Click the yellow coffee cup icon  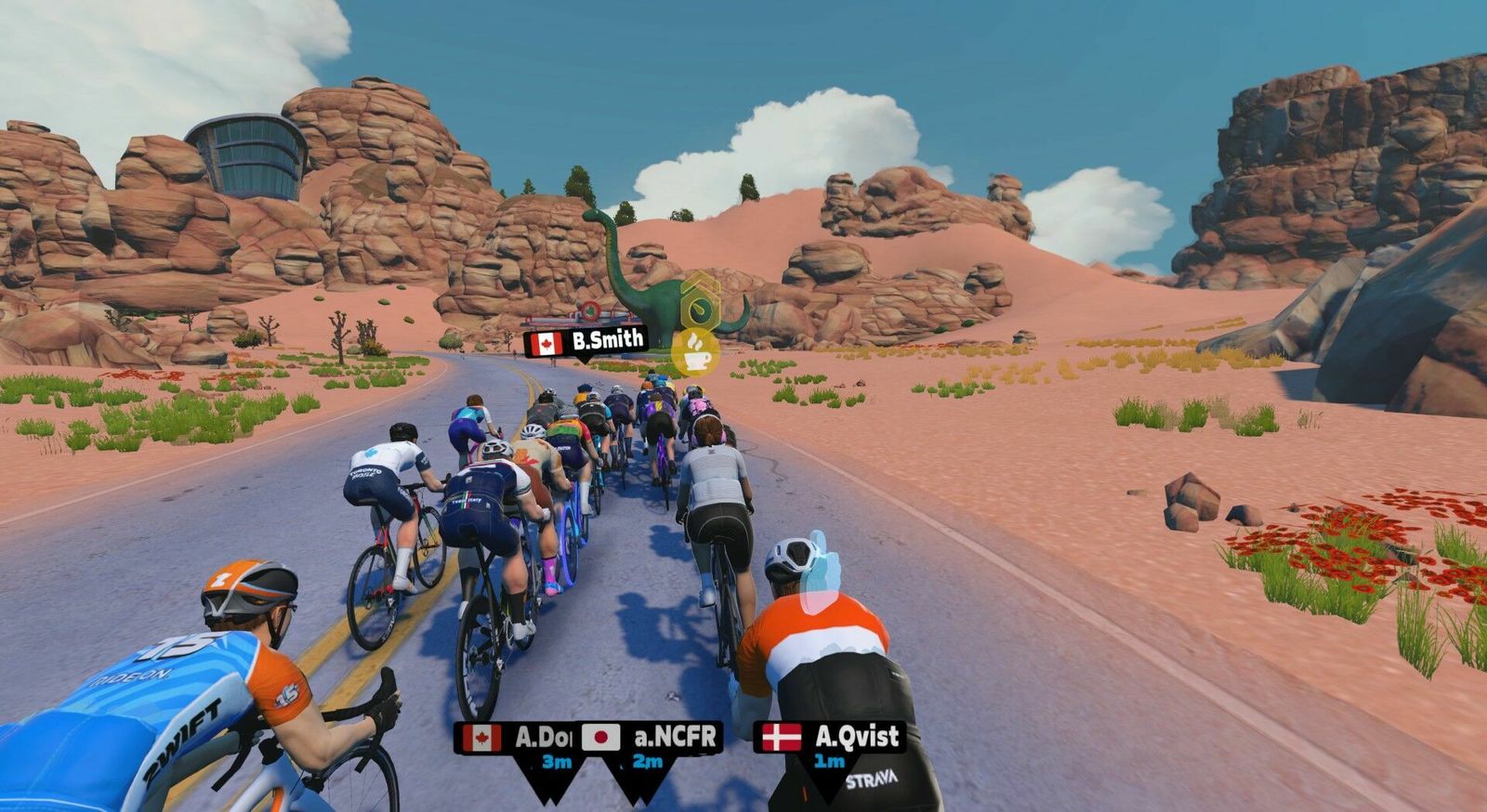[695, 351]
